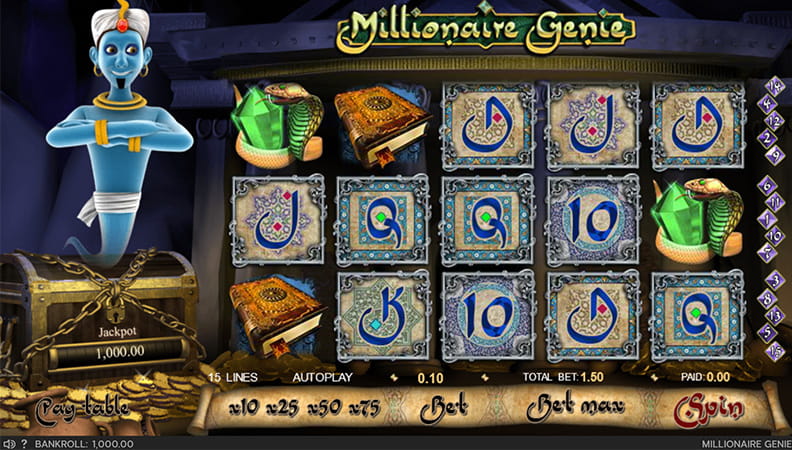The image size is (792, 450).
Task: Toggle the sound speaker icon
Action: click(x=8, y=443)
